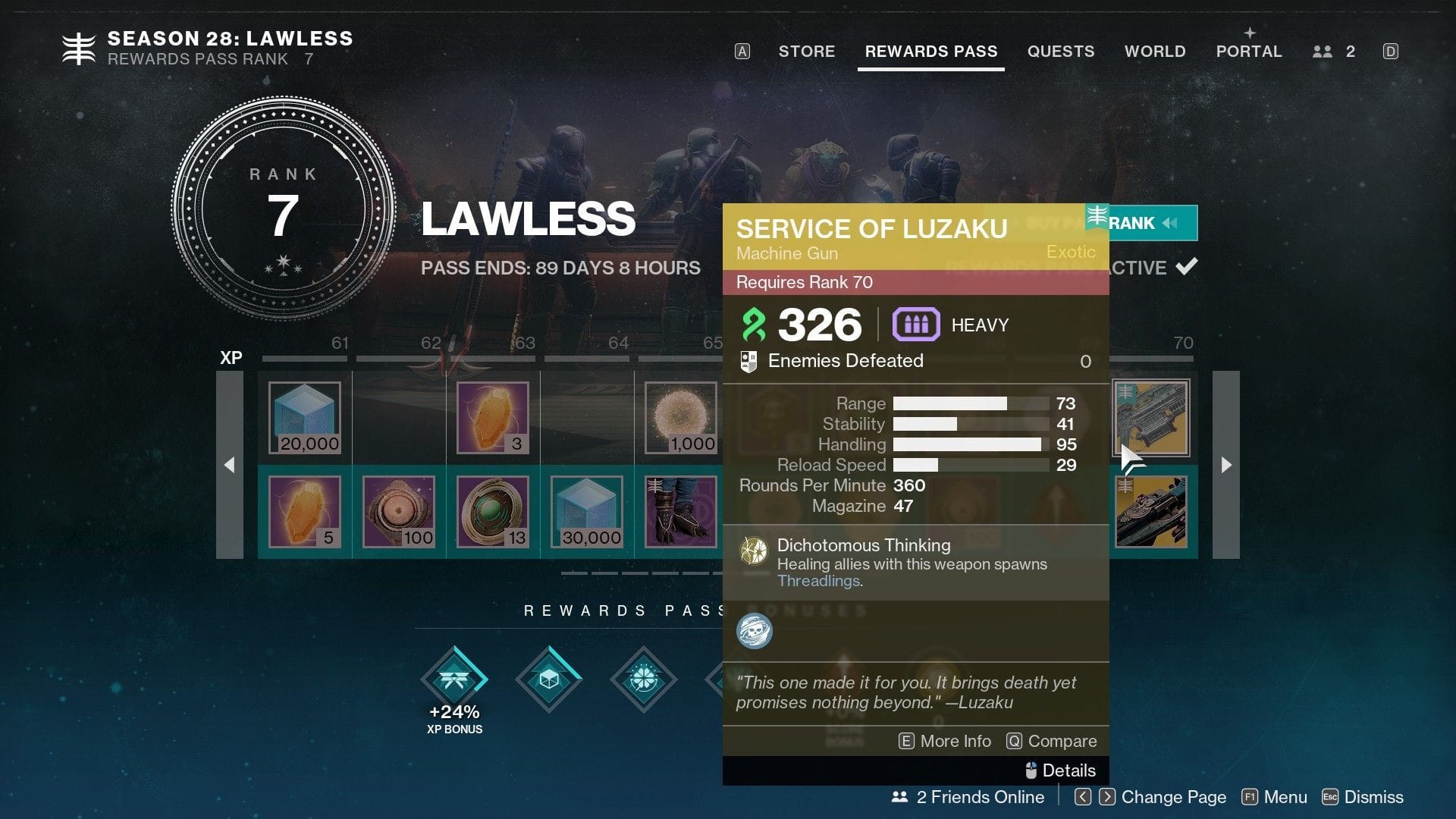Click the green power icon next to 326

point(754,325)
